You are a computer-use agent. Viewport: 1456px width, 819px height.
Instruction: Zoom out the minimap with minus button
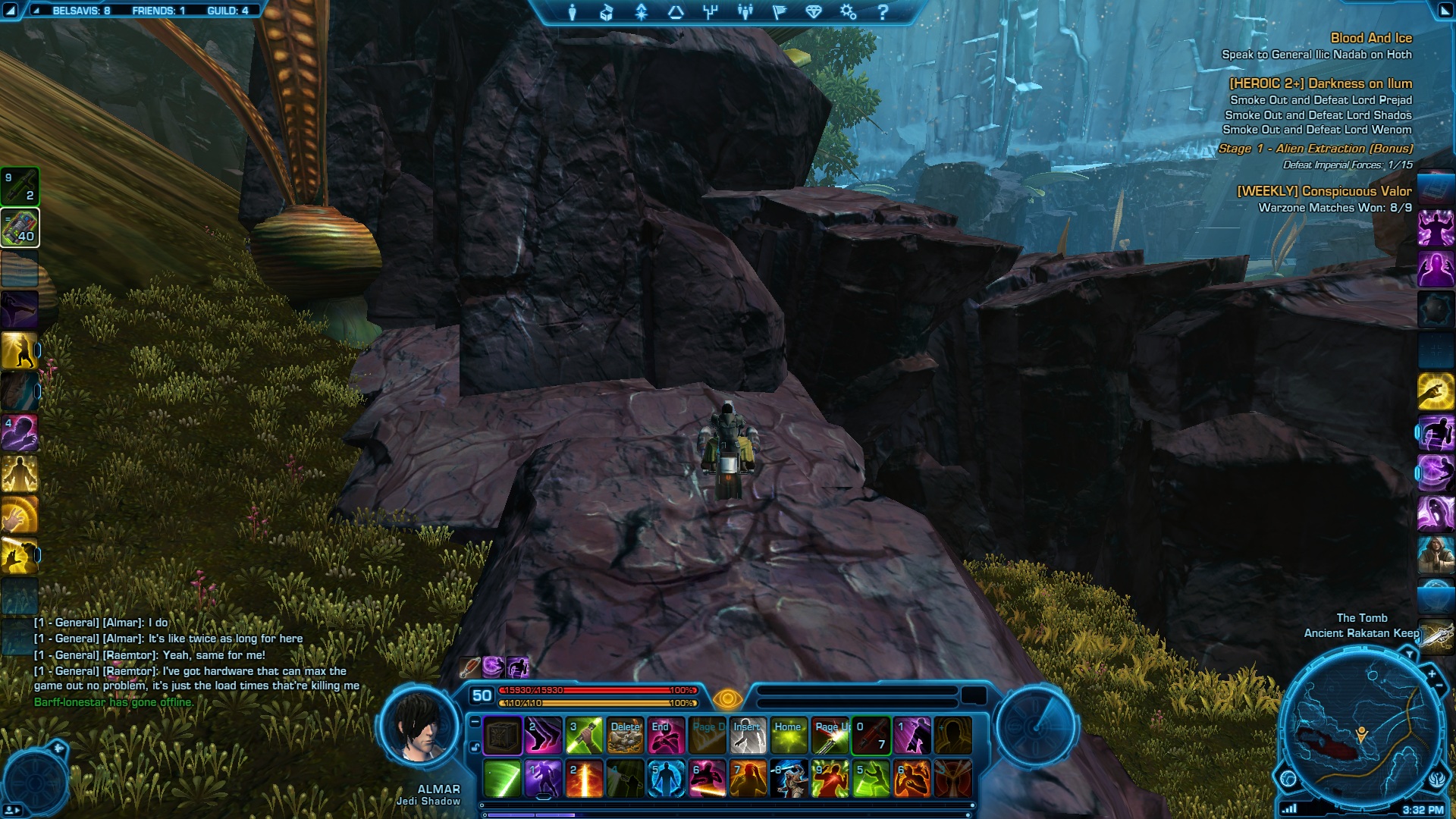point(1440,686)
